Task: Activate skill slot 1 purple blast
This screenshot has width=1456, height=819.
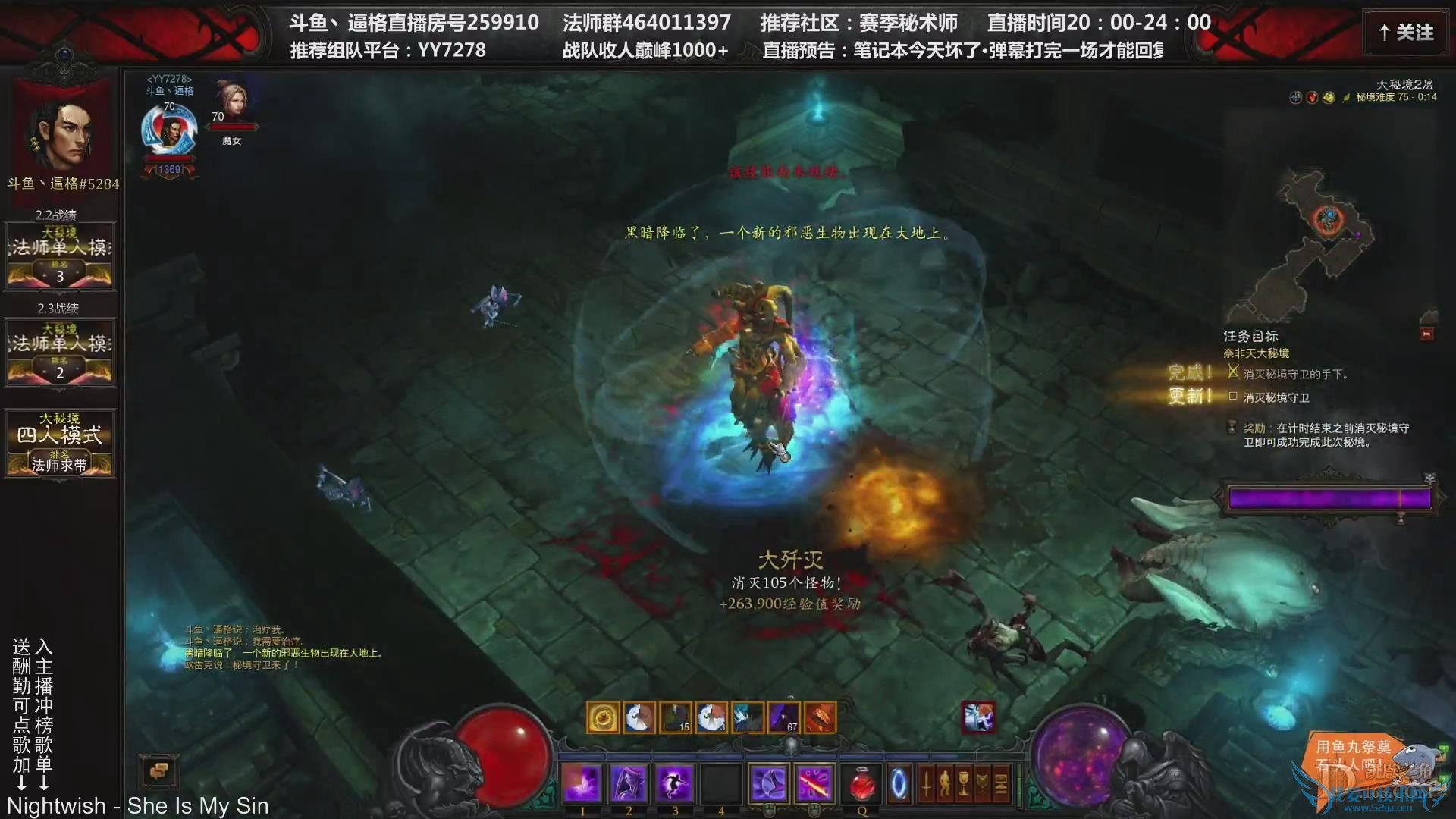Action: pos(582,783)
